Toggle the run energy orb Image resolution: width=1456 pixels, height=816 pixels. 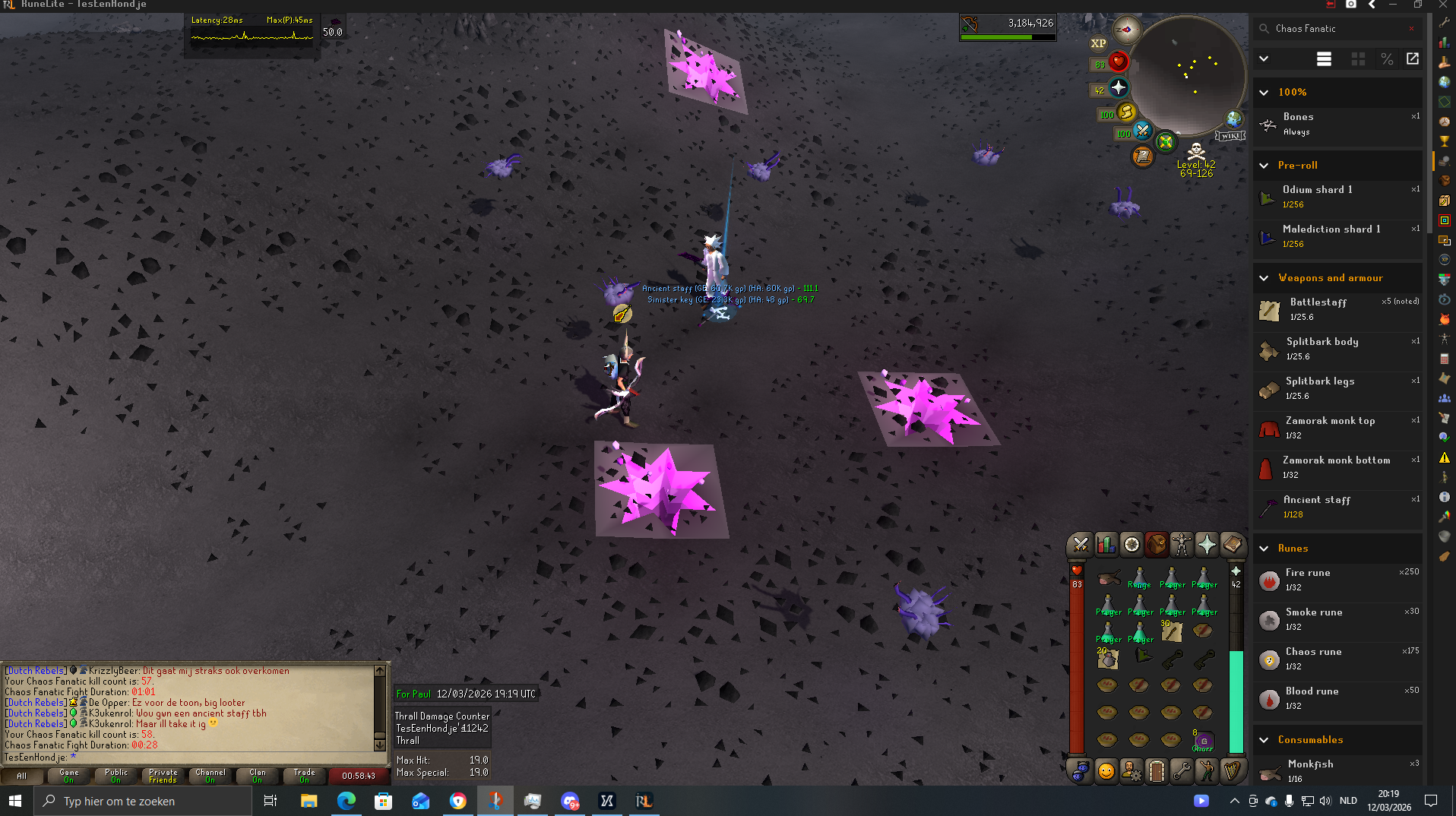click(x=1126, y=113)
